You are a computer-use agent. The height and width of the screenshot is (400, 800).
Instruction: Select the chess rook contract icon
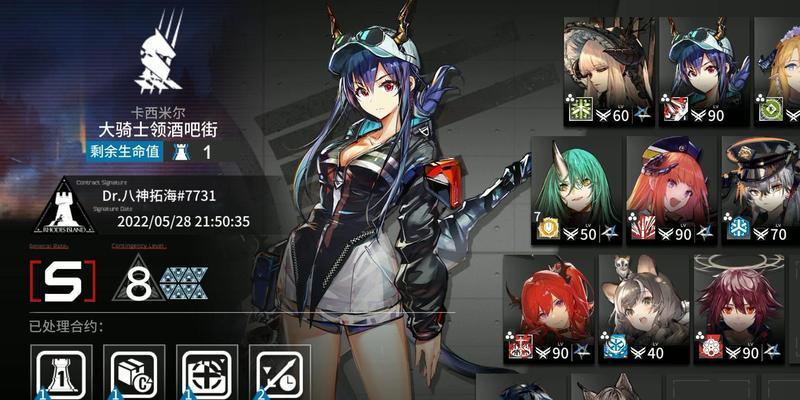coord(62,373)
